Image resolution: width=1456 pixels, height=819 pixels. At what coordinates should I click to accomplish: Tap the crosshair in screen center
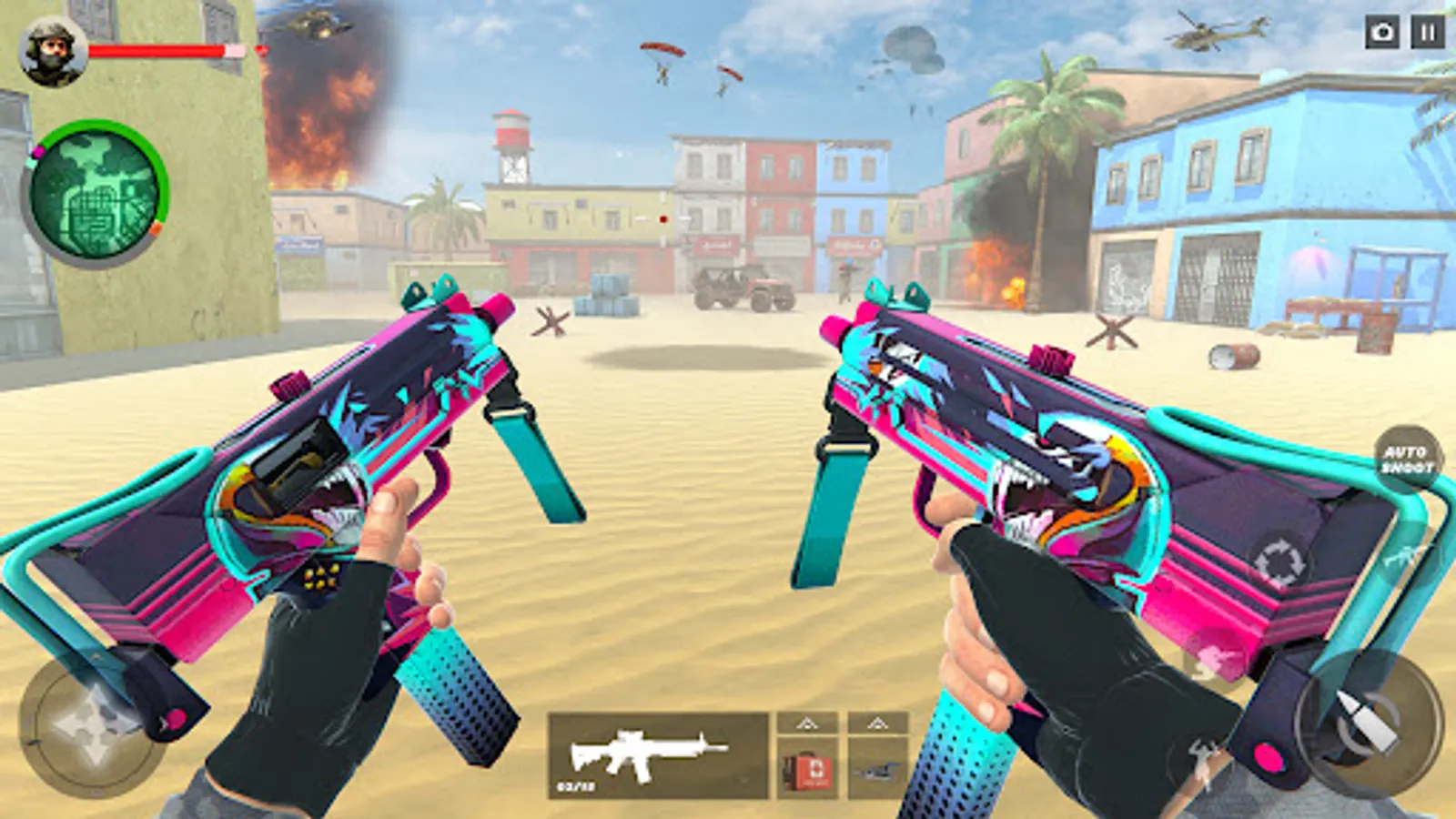point(662,219)
